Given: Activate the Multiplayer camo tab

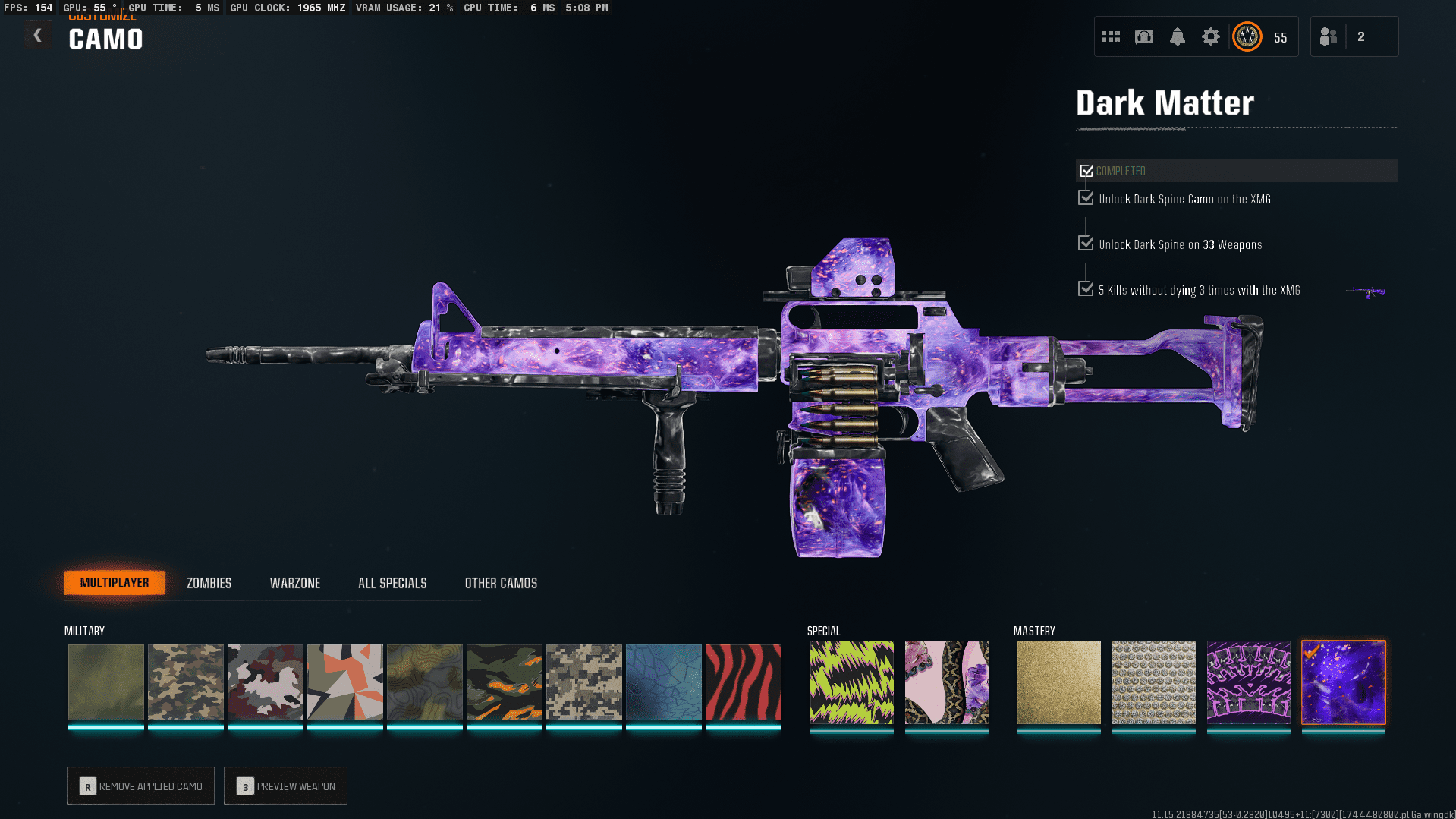Looking at the screenshot, I should tap(115, 583).
